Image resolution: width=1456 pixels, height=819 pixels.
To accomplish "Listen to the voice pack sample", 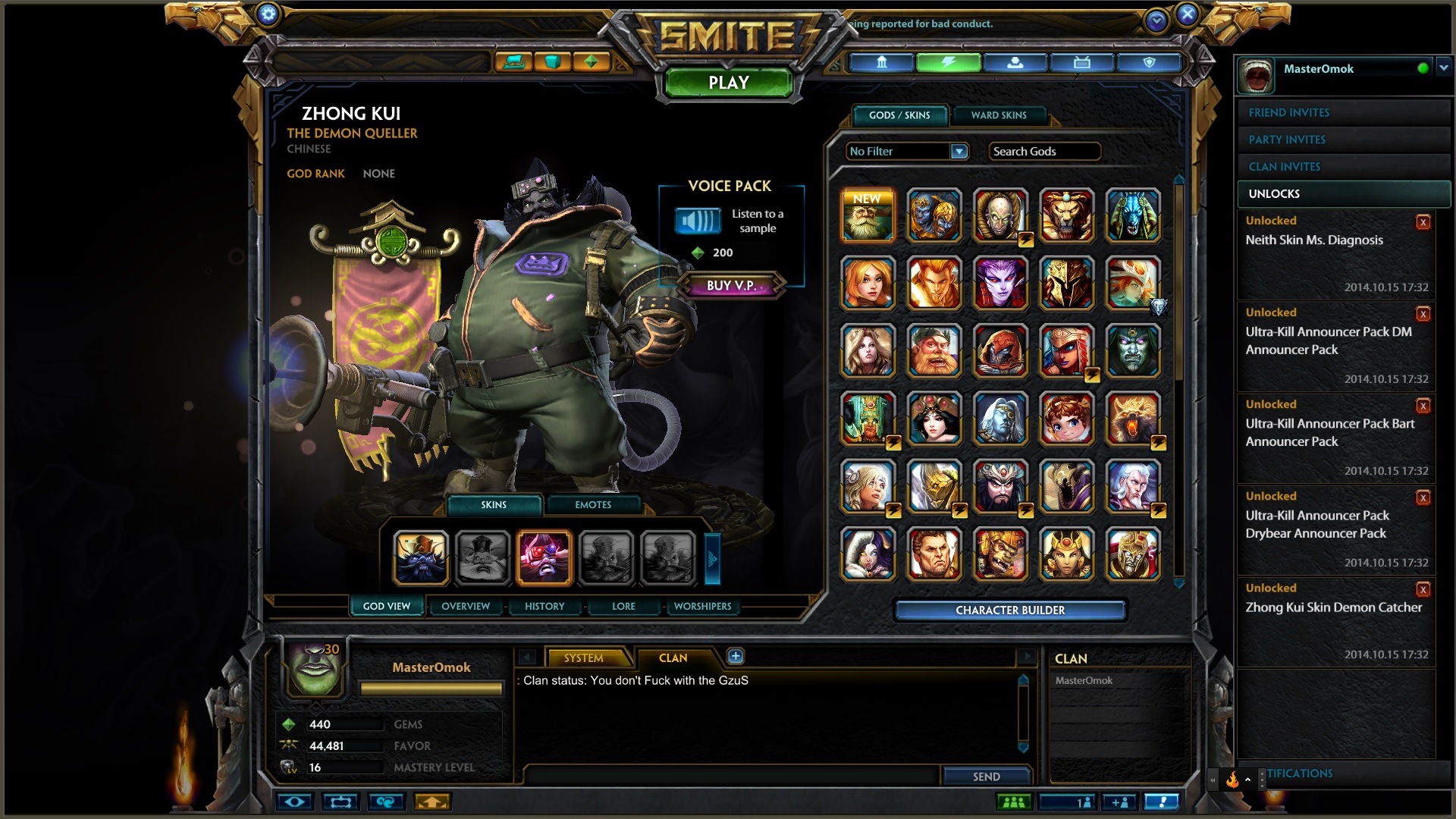I will tap(698, 221).
